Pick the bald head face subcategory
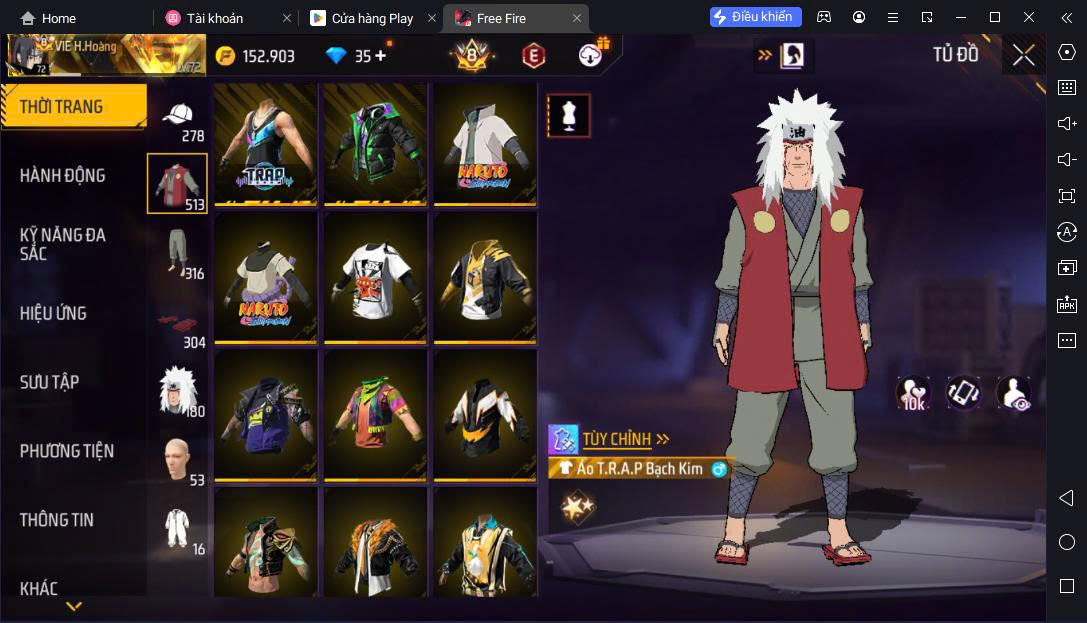1087x623 pixels. 178,459
